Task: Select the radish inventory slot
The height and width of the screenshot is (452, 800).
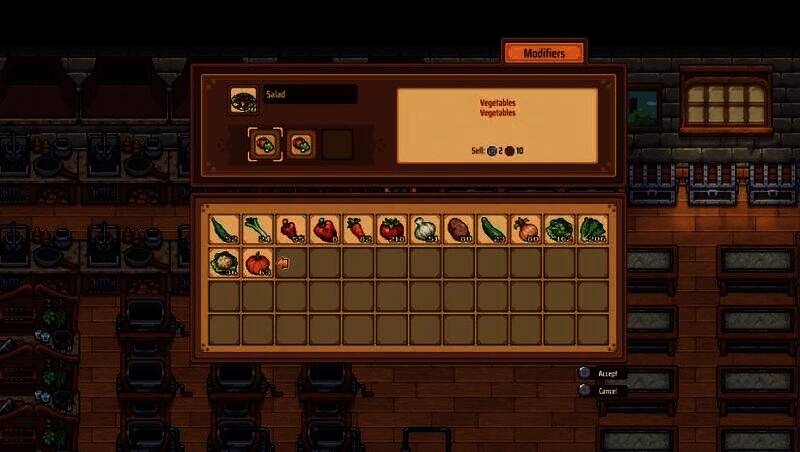Action: point(291,229)
